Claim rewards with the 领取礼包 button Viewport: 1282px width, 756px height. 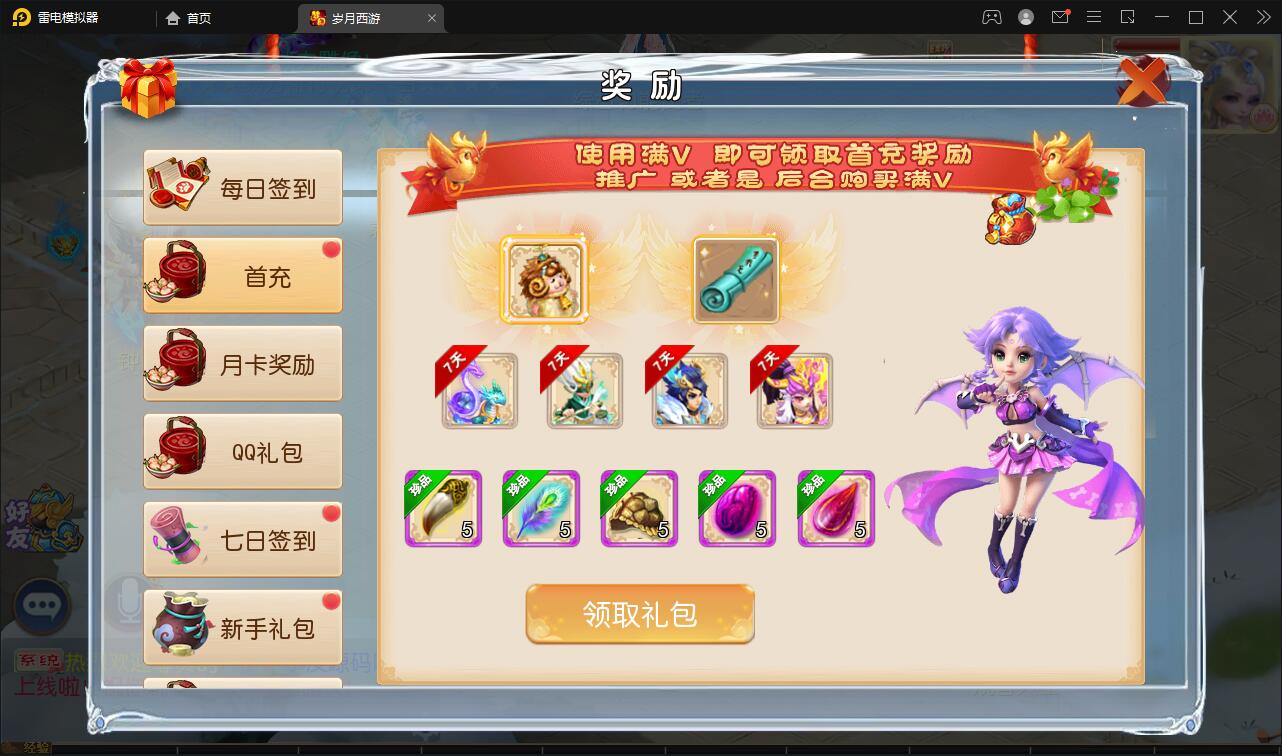pyautogui.click(x=640, y=616)
